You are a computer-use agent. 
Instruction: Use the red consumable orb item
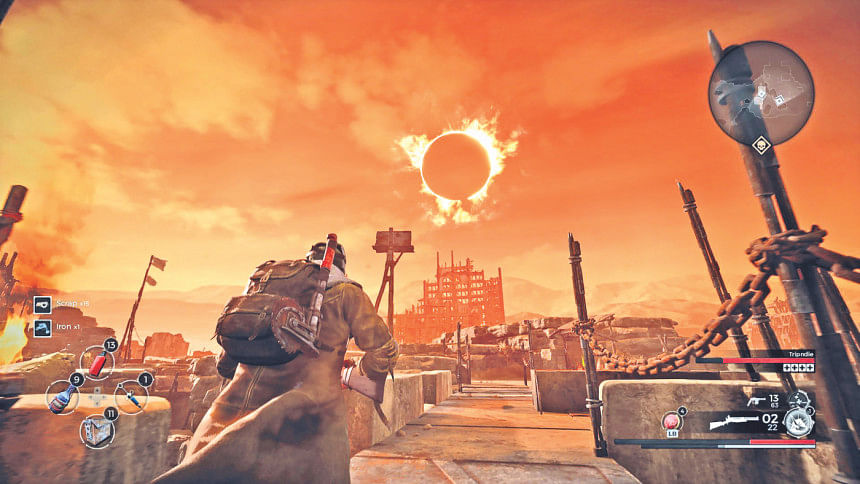pyautogui.click(x=672, y=421)
